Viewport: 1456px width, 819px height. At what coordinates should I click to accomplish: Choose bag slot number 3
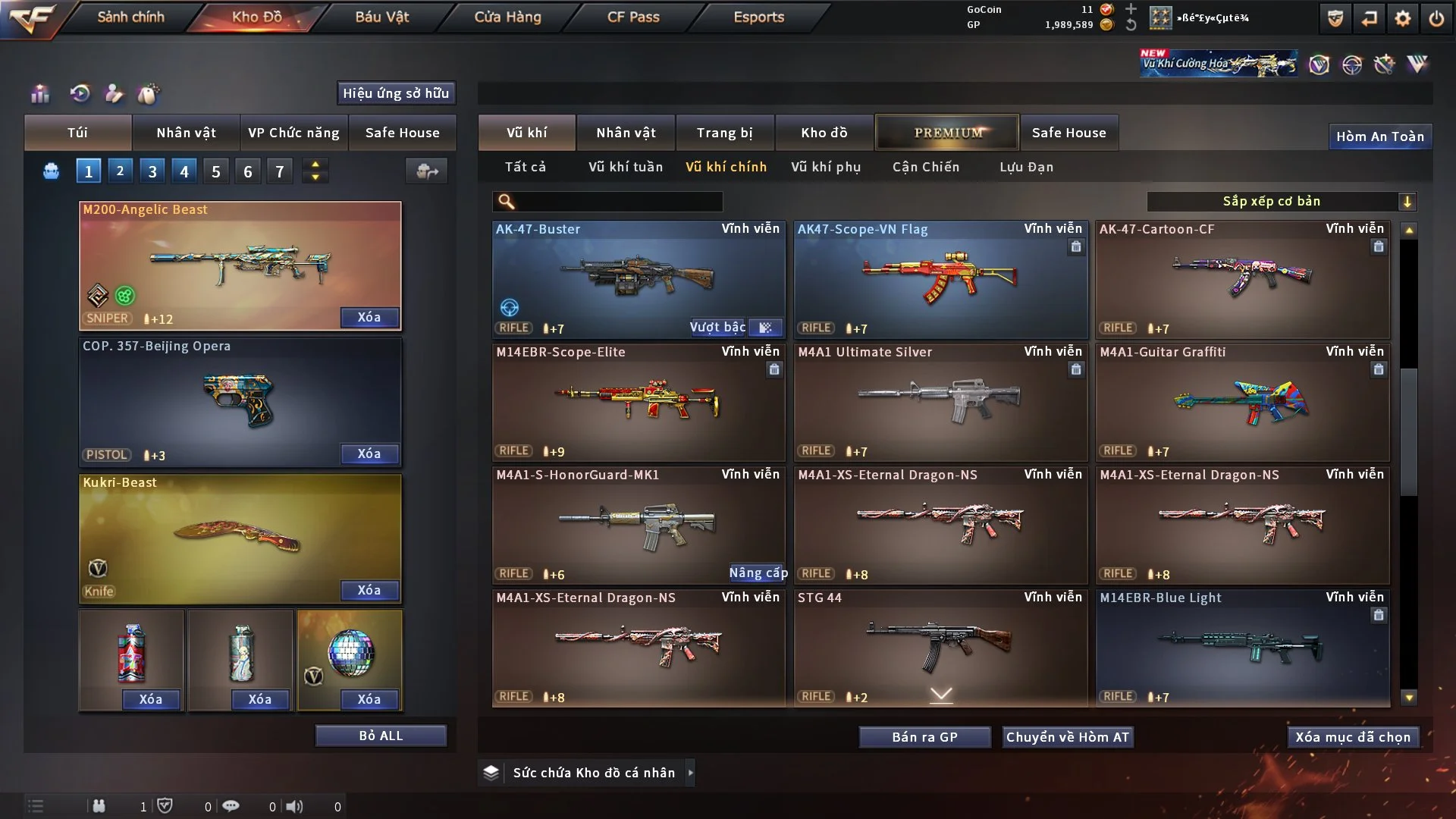point(152,171)
